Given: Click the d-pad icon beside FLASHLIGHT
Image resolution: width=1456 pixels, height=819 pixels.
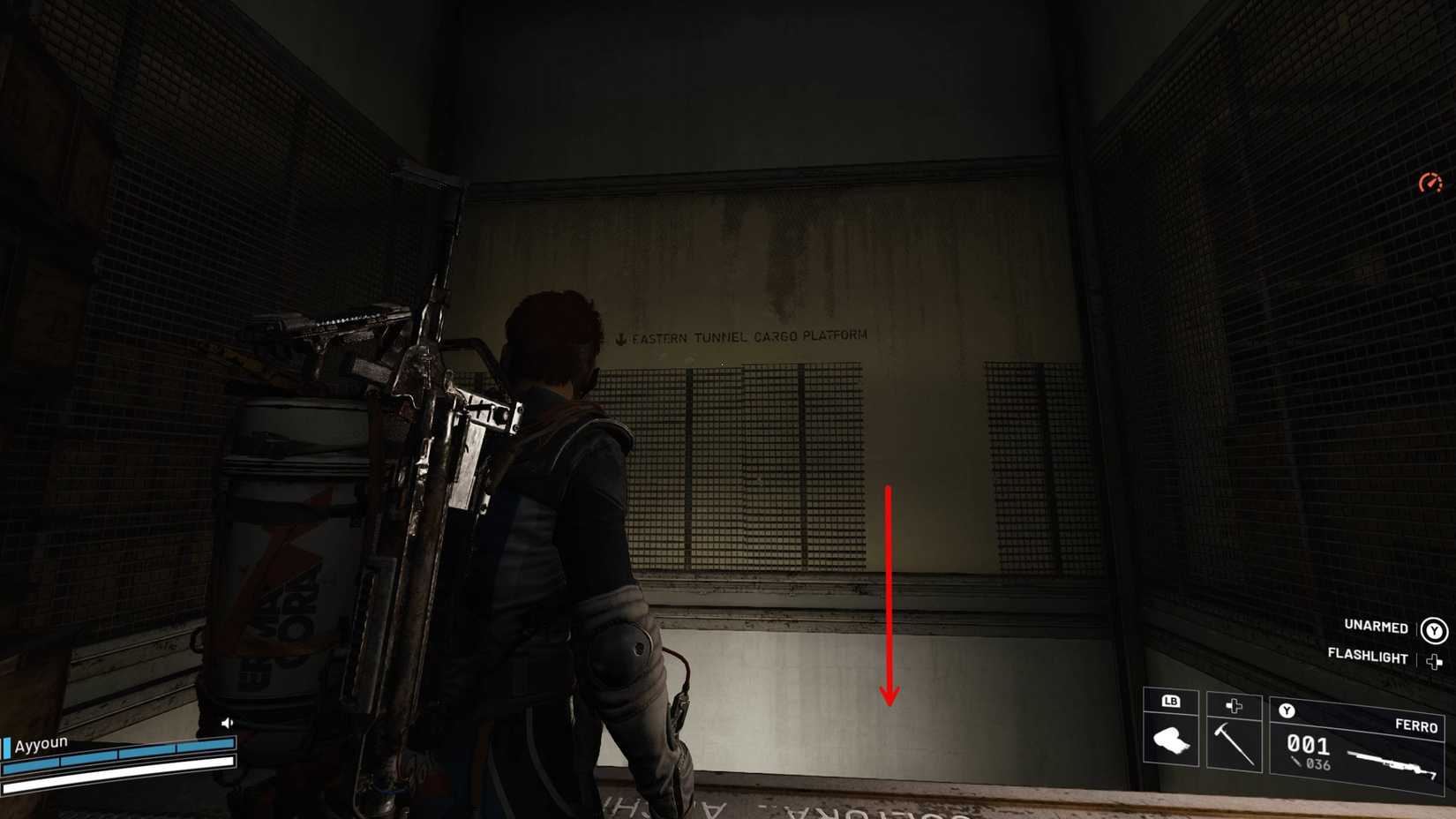Looking at the screenshot, I should click(x=1435, y=658).
